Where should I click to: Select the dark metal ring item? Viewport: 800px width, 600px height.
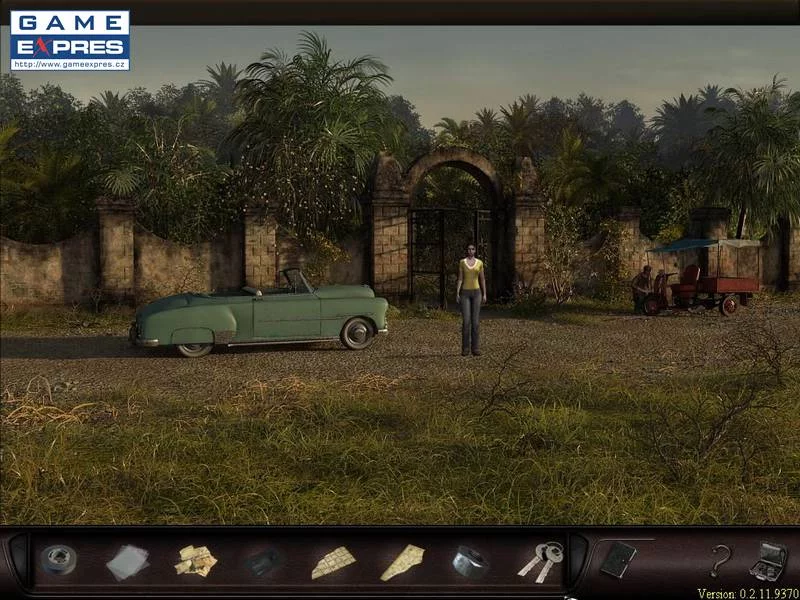(x=469, y=561)
